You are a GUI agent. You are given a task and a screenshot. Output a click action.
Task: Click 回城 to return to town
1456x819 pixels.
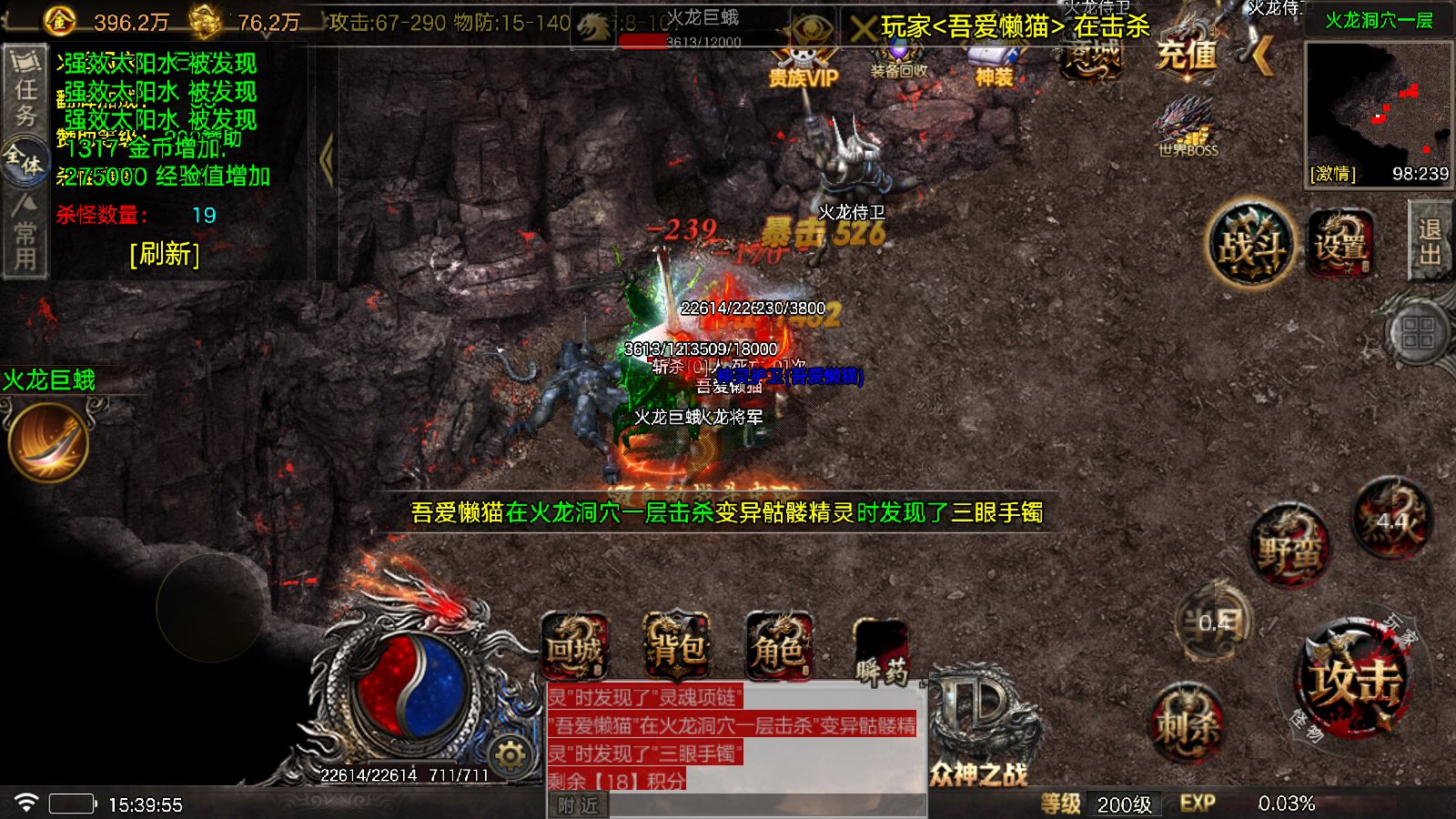click(x=575, y=648)
